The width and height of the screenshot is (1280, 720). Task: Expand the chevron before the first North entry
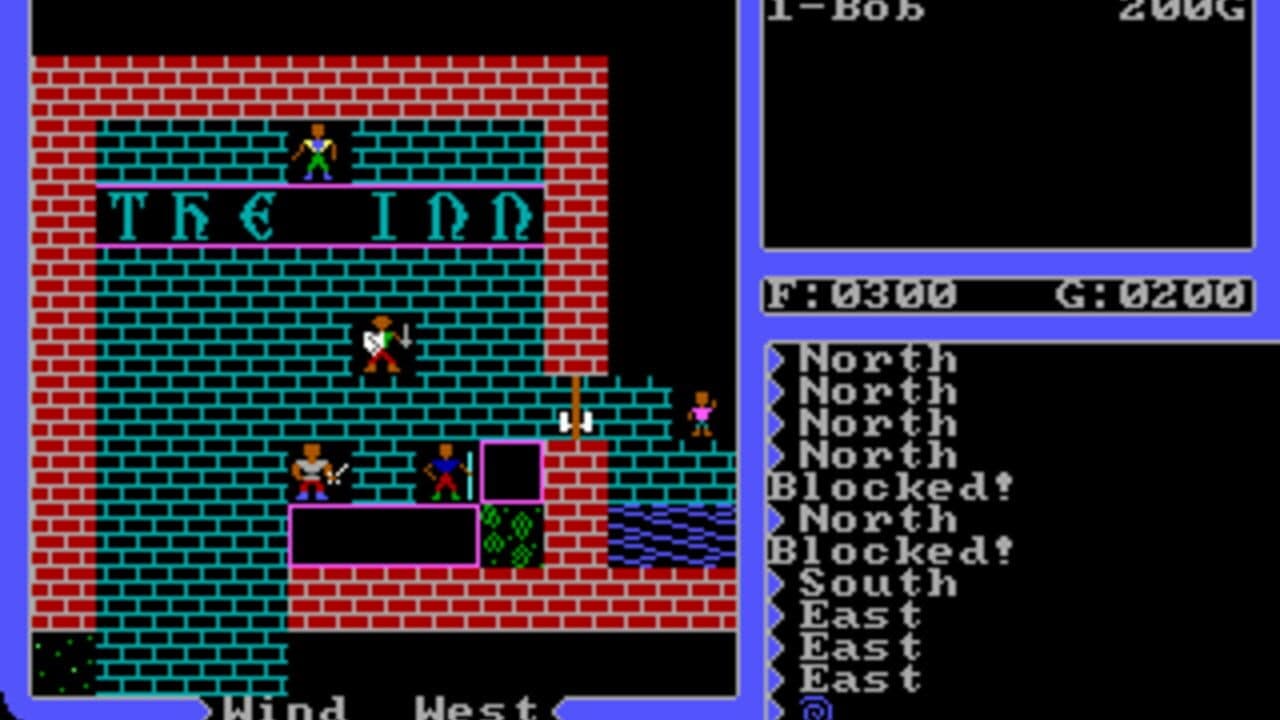click(x=777, y=358)
